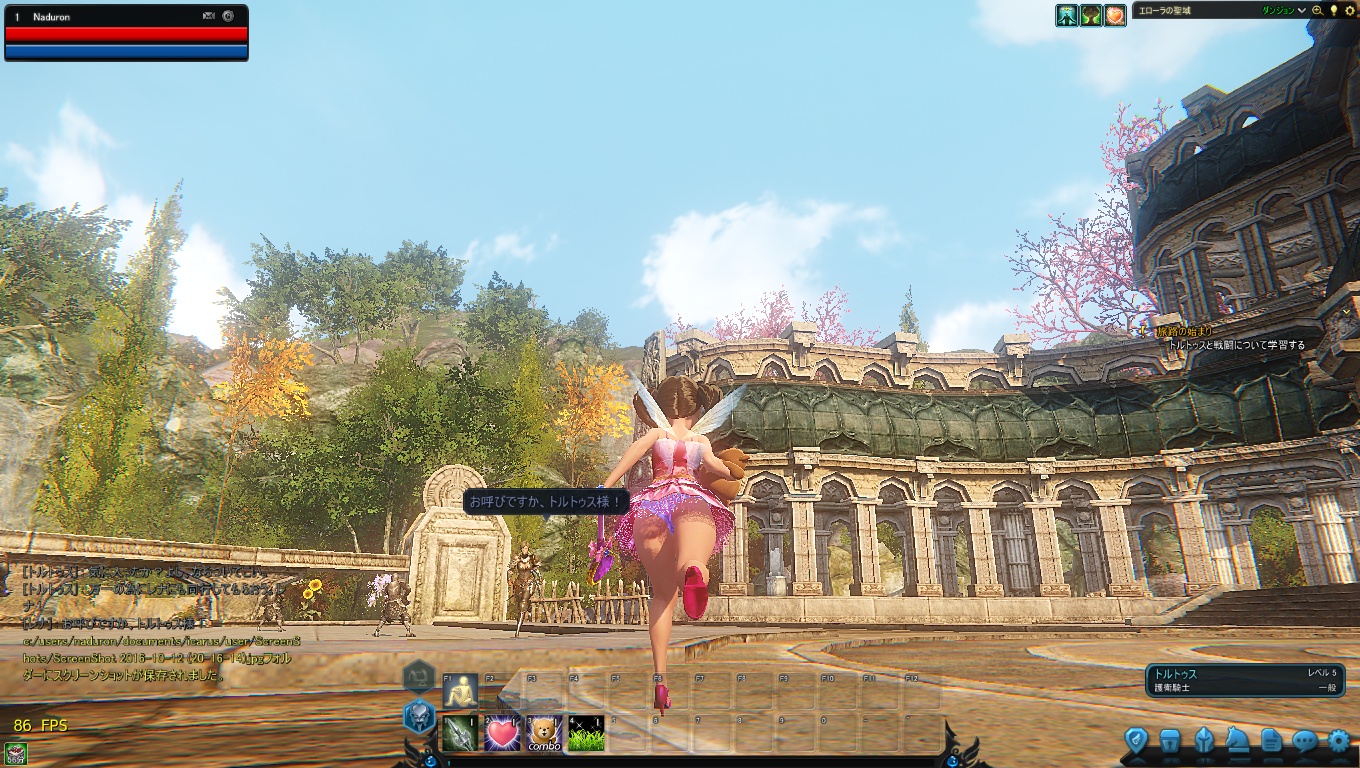1360x768 pixels.
Task: Select the 旅路の始まり quest tracker entry
Action: coord(1185,331)
